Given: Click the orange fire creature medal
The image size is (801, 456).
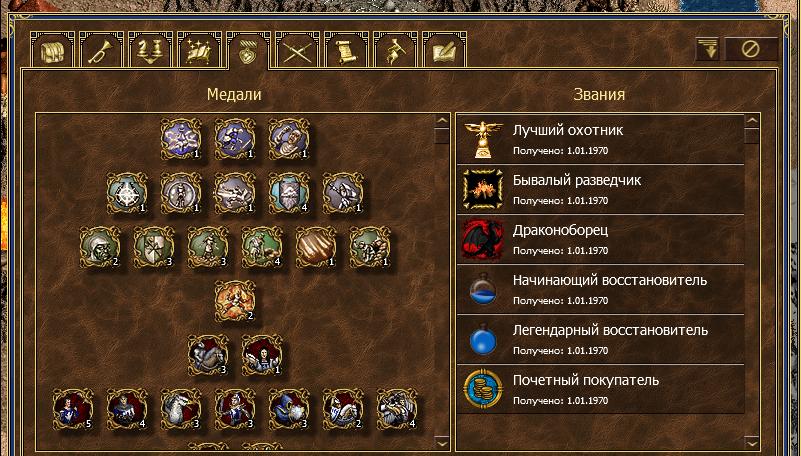Looking at the screenshot, I should (235, 300).
